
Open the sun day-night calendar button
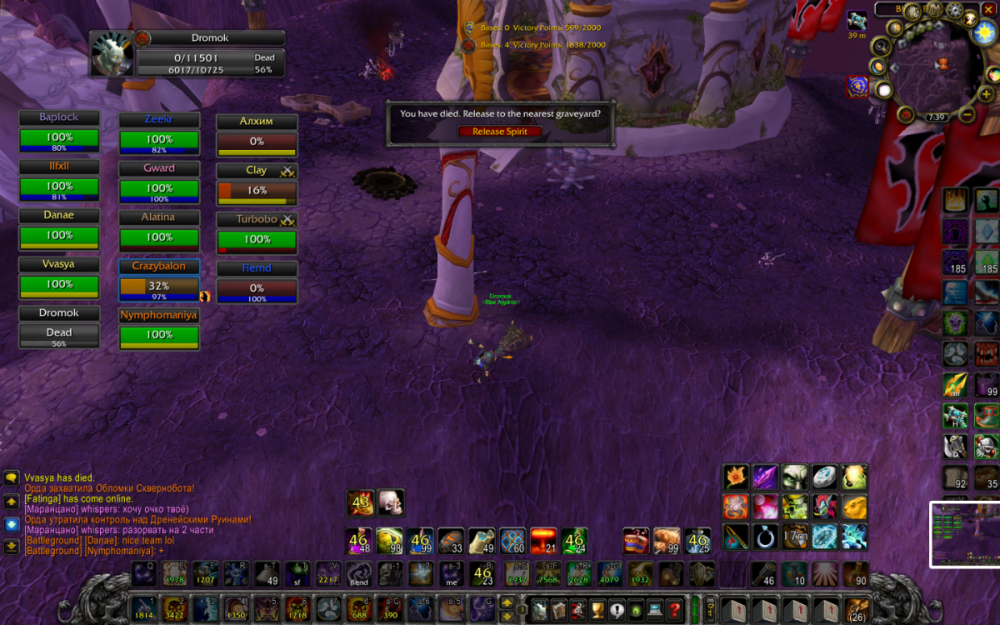coord(984,32)
